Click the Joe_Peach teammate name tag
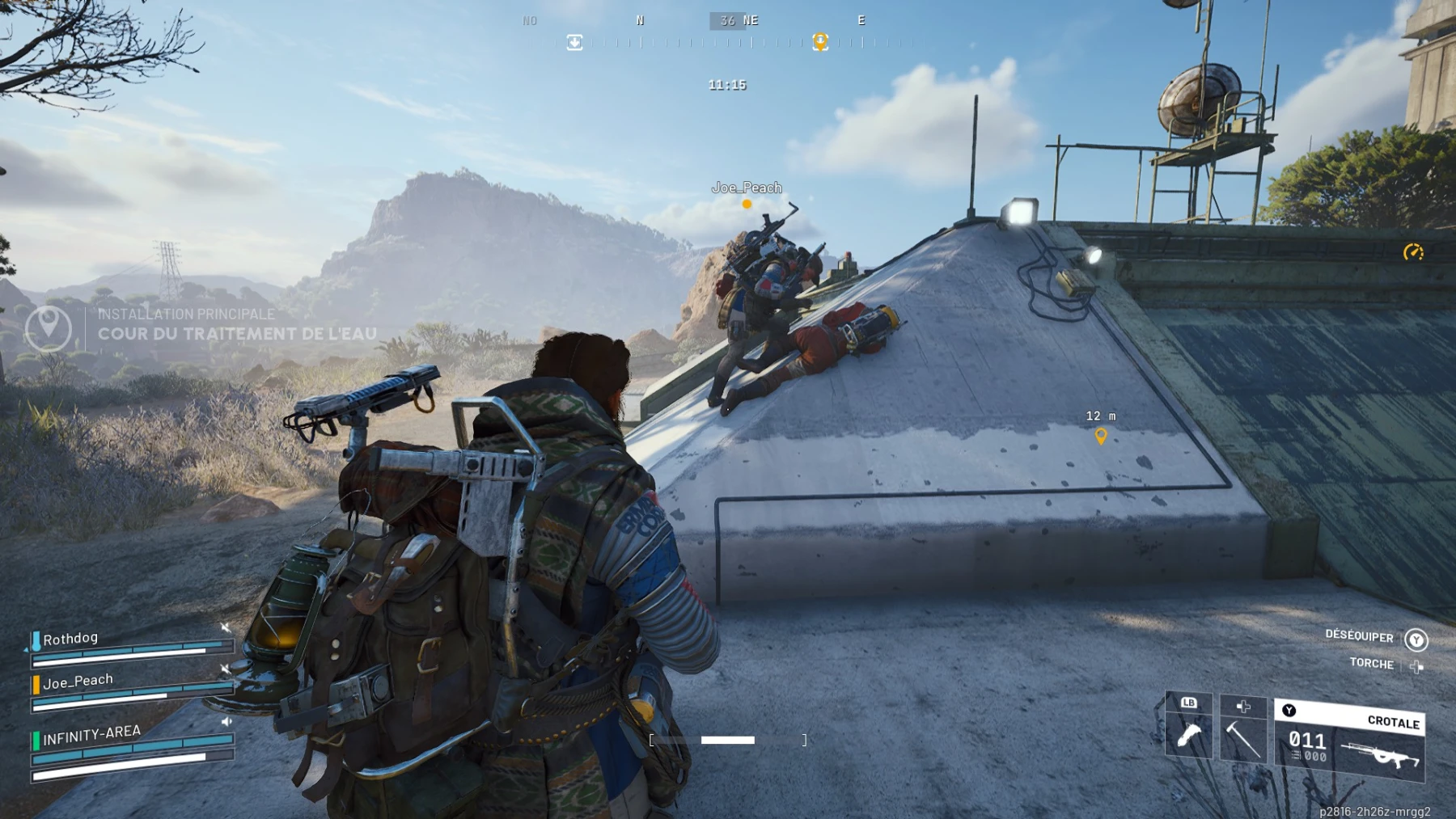 (747, 188)
